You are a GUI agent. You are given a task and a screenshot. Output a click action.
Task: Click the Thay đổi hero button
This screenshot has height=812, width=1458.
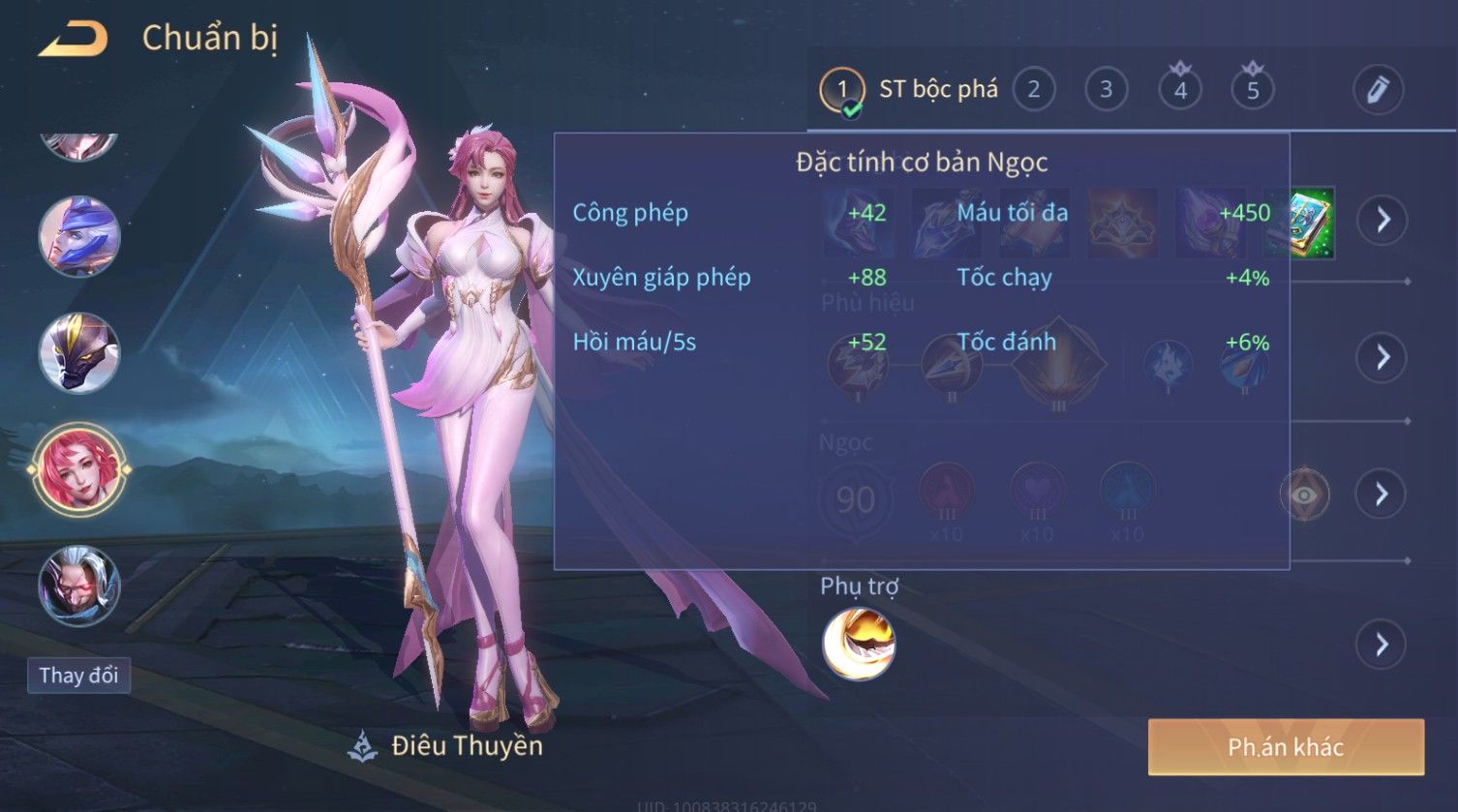(78, 675)
